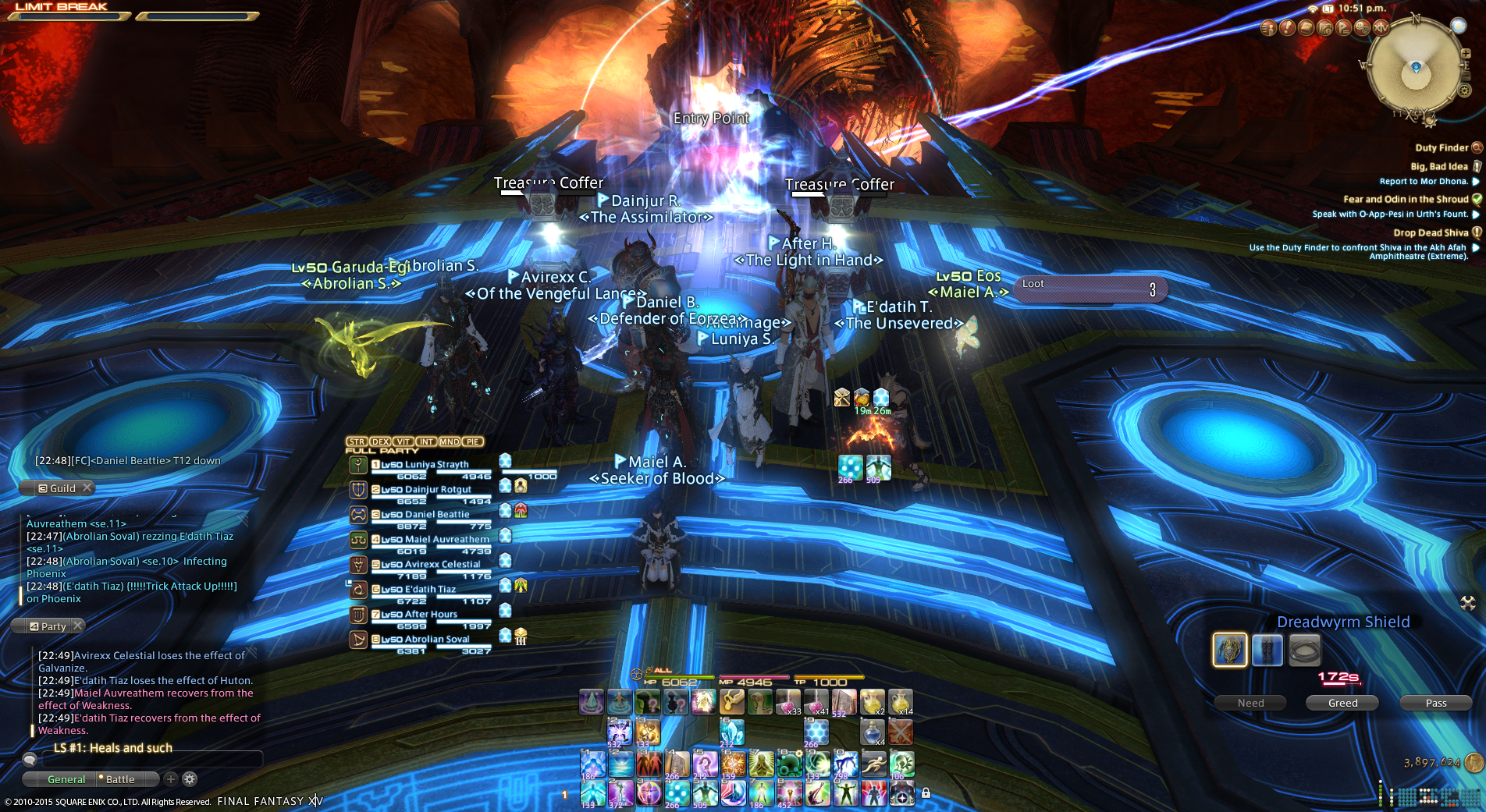The width and height of the screenshot is (1486, 812).
Task: Zoom in the minimap
Action: tap(1466, 54)
